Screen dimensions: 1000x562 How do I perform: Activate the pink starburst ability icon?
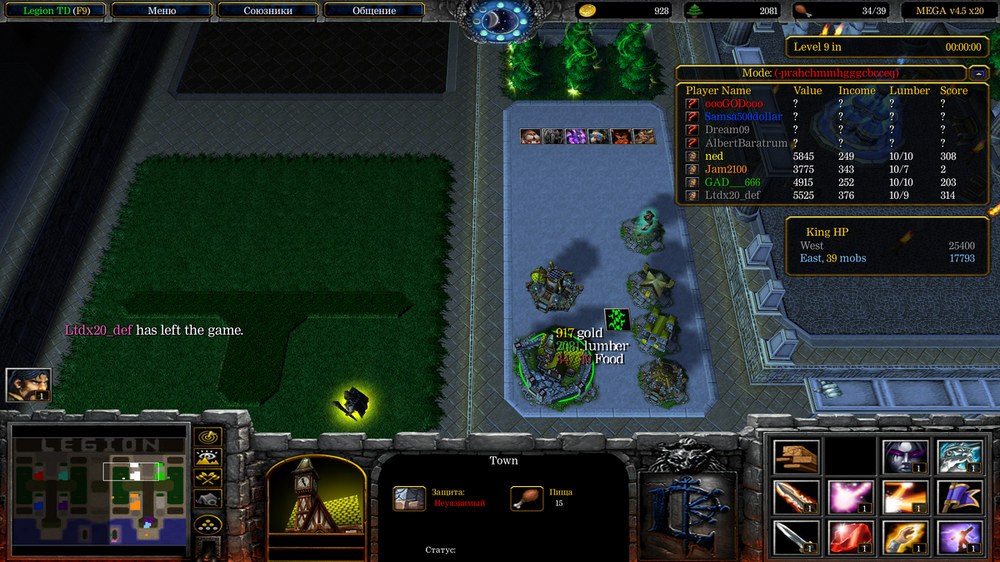pyautogui.click(x=850, y=497)
